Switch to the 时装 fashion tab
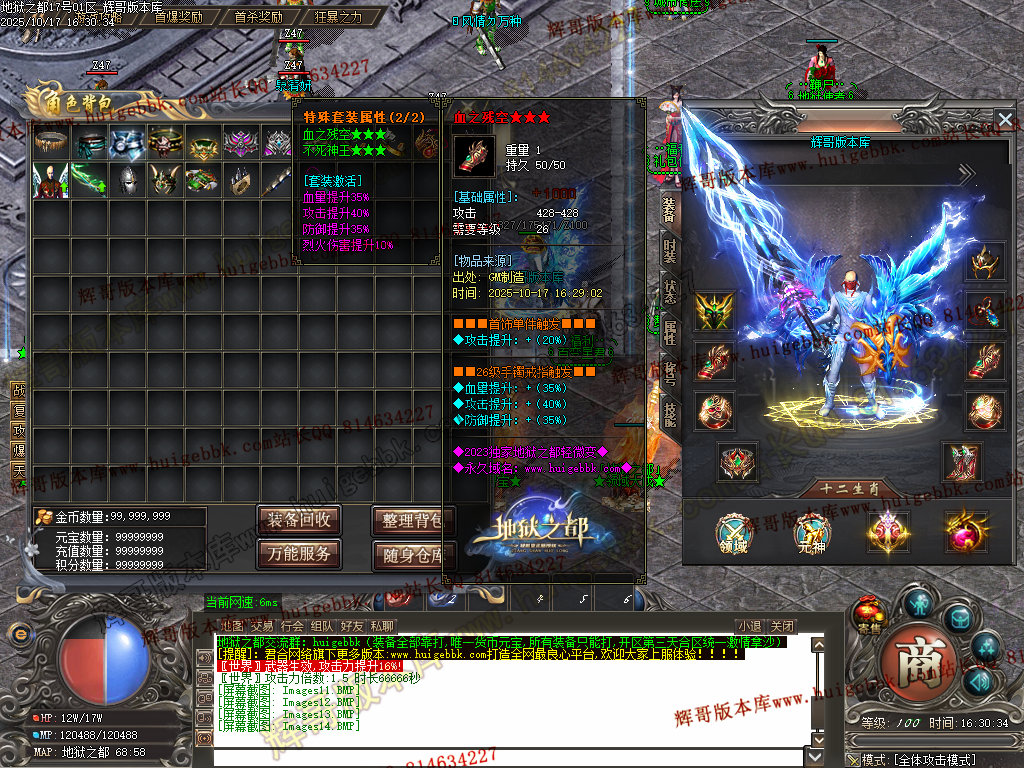 pos(669,250)
